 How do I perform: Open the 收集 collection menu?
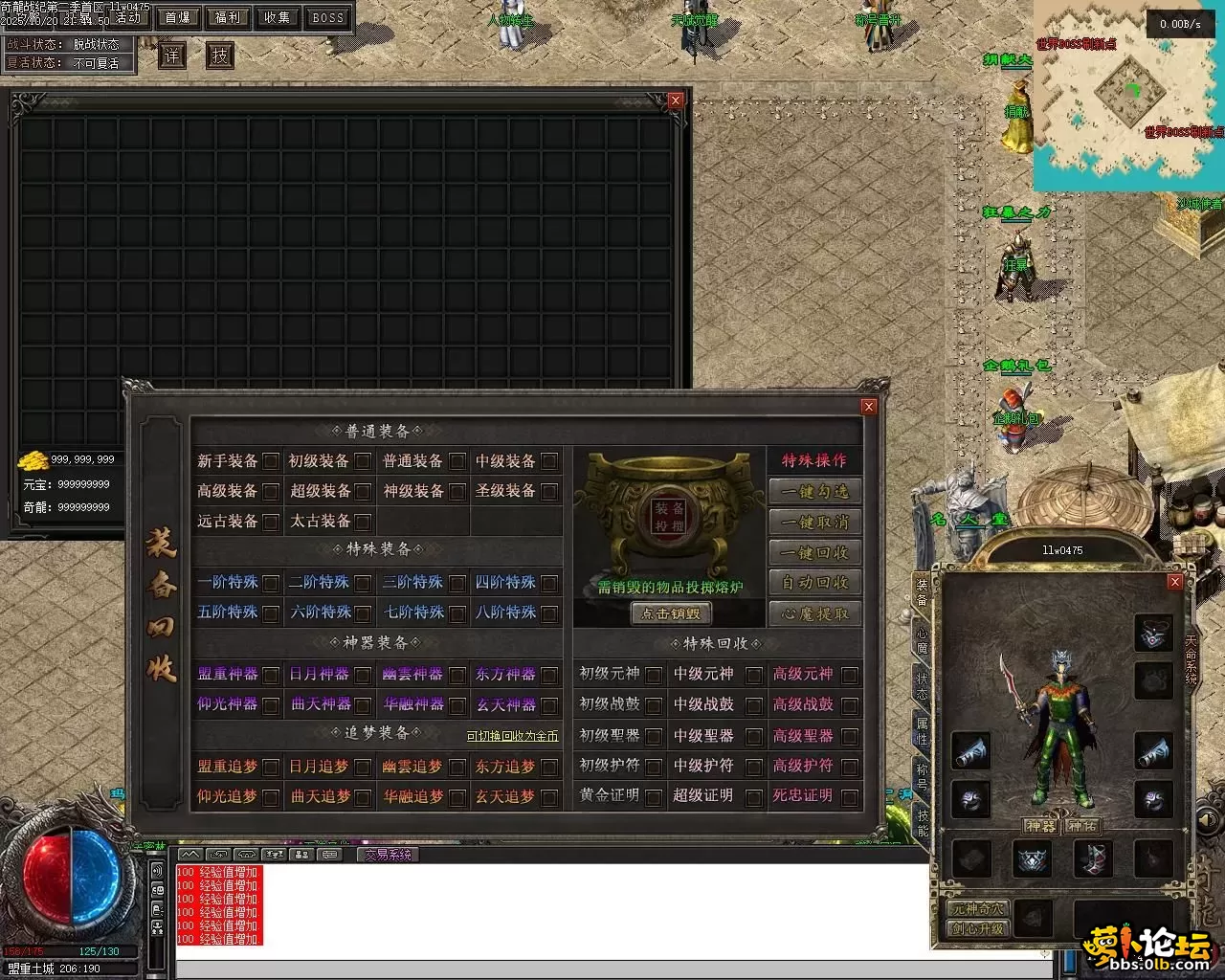[278, 17]
